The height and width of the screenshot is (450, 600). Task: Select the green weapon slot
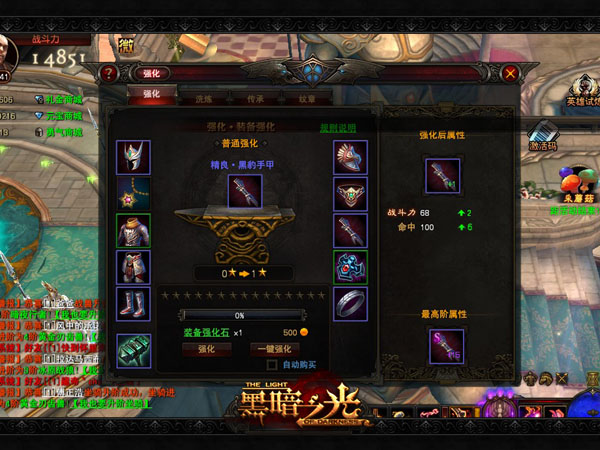tap(133, 349)
